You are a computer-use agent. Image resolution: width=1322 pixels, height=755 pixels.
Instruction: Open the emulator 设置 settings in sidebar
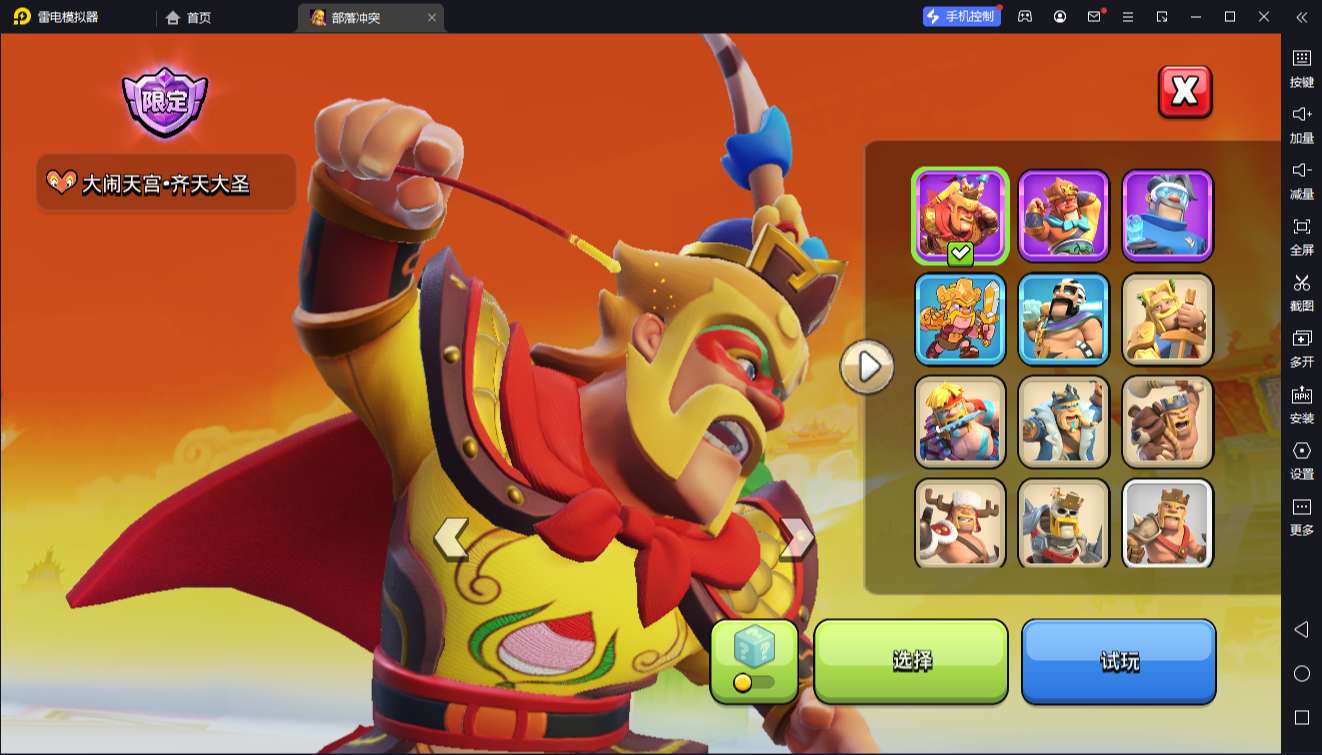(x=1301, y=460)
